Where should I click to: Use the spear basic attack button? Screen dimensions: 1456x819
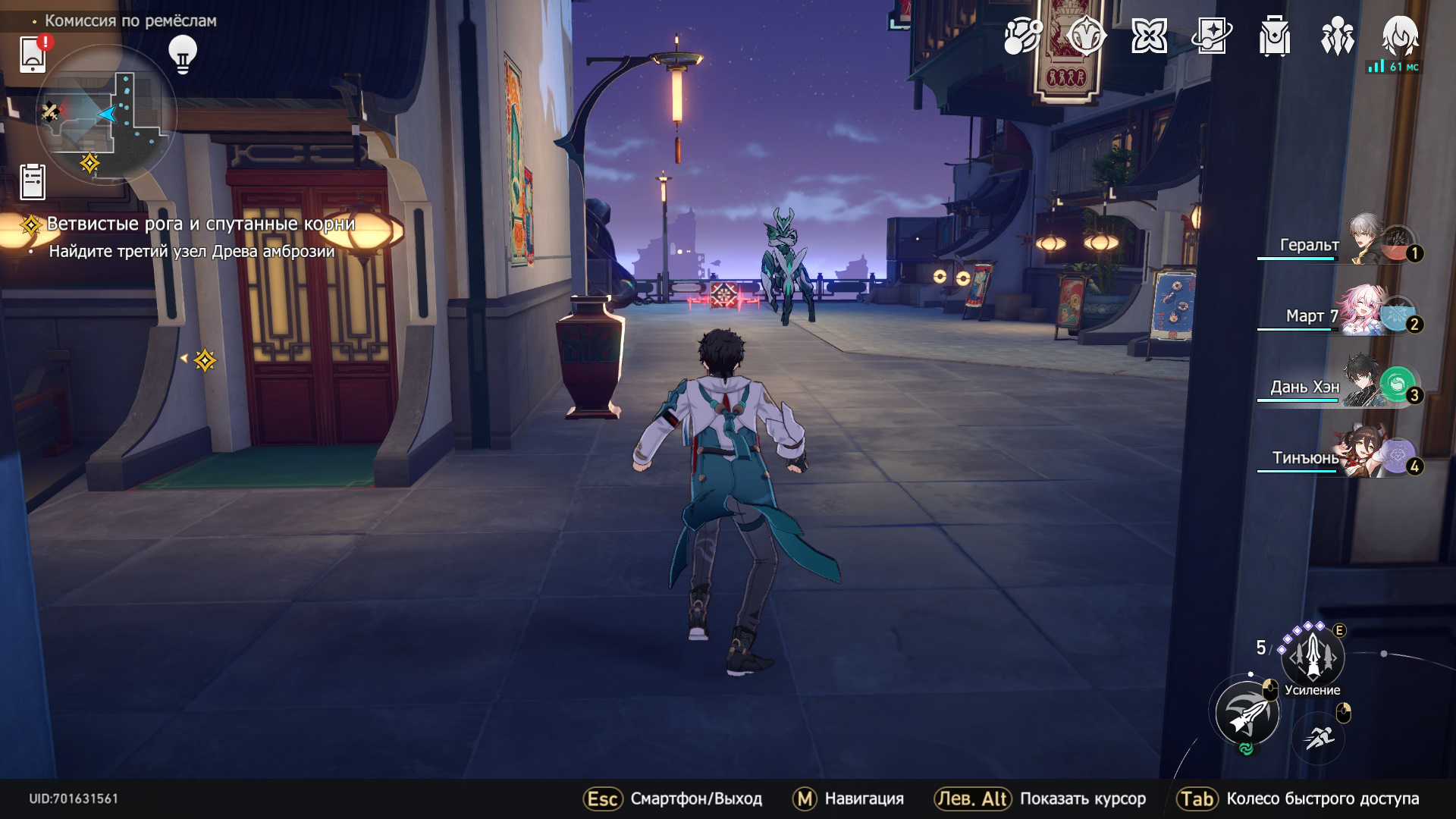click(x=1247, y=714)
